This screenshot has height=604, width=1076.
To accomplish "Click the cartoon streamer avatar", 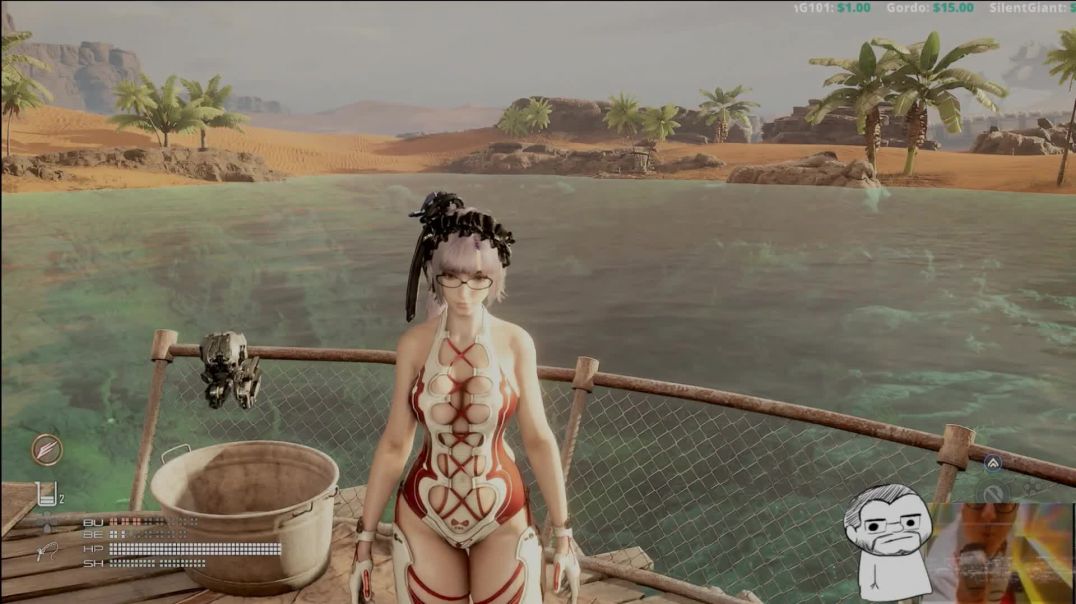I will tap(886, 541).
